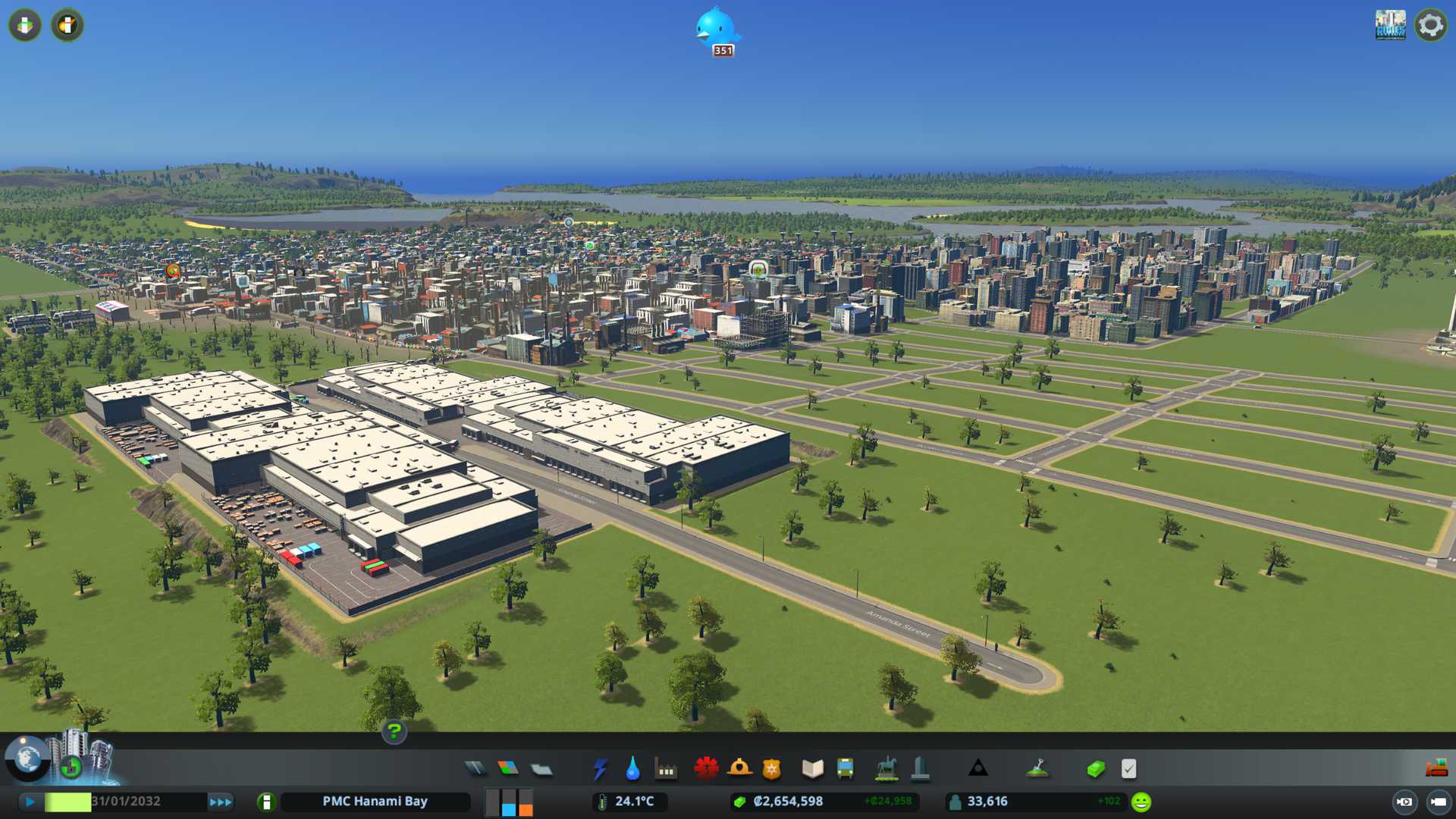Open the gear options menu

1430,25
